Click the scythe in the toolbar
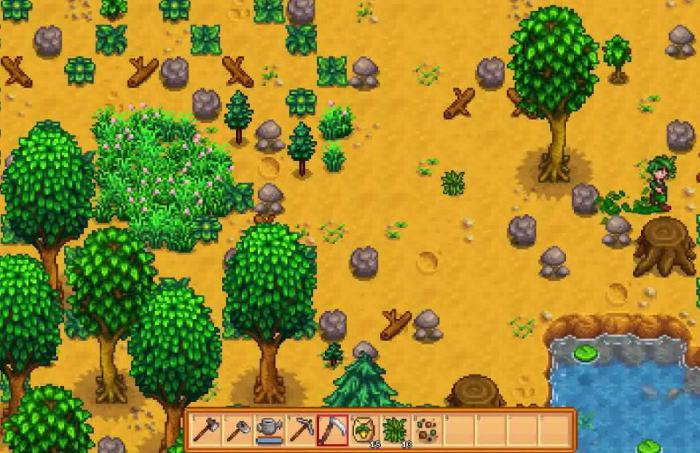 331,429
